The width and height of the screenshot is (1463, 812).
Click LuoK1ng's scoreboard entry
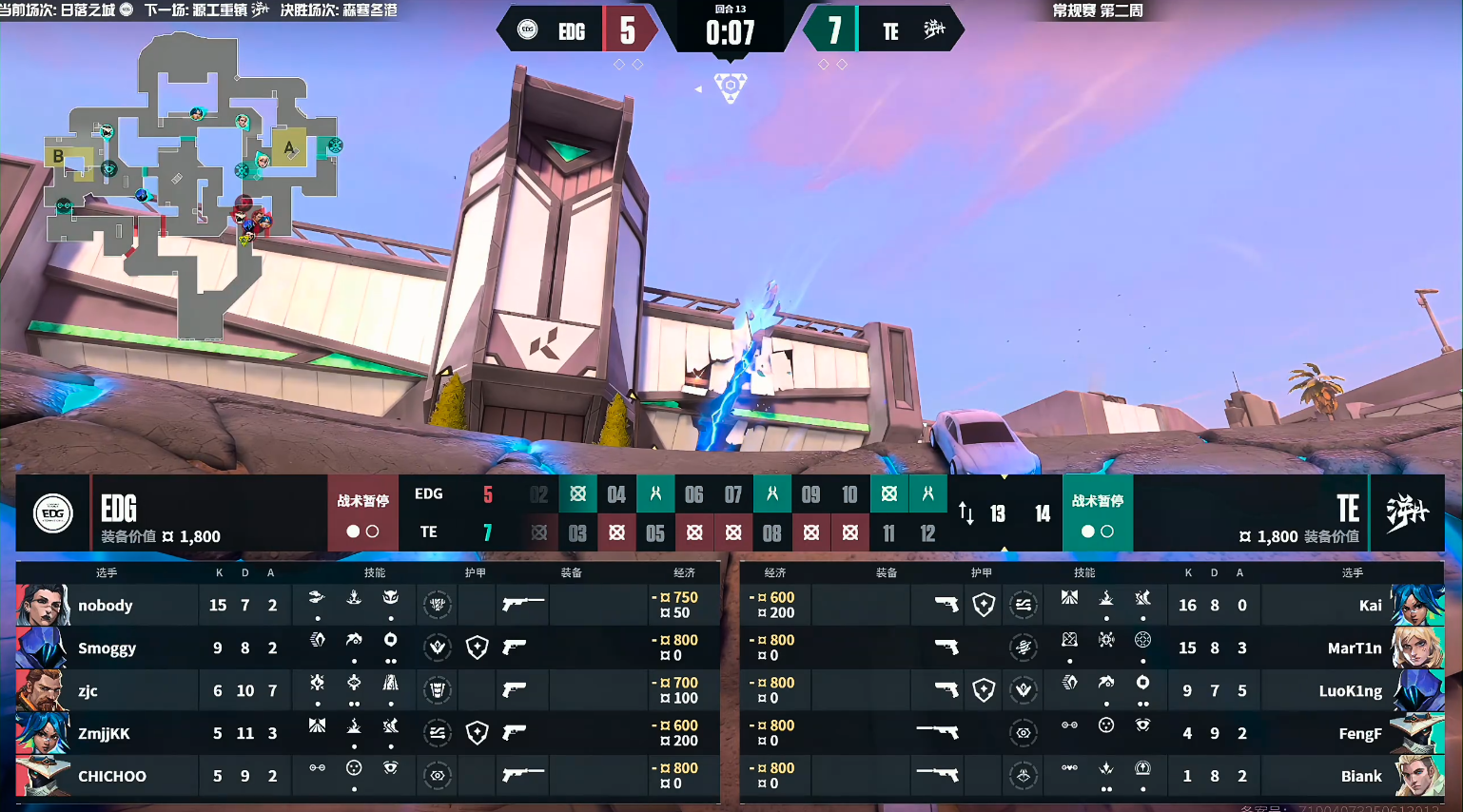pos(1092,690)
